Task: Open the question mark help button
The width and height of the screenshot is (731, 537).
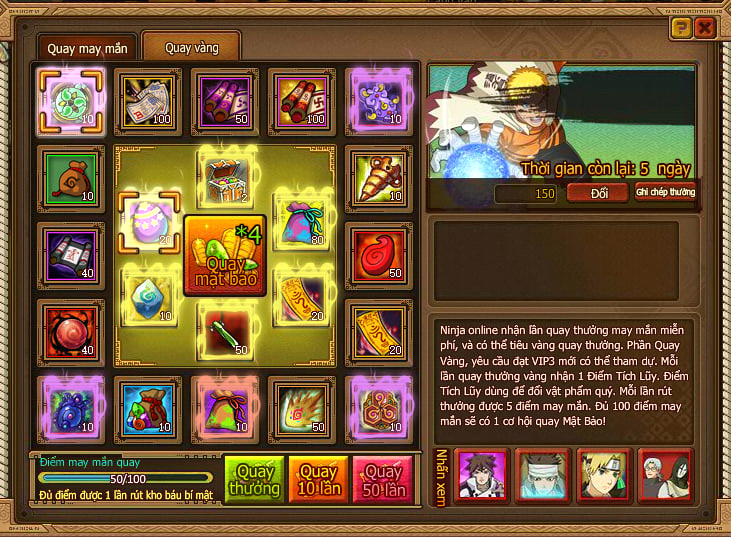Action: 681,28
